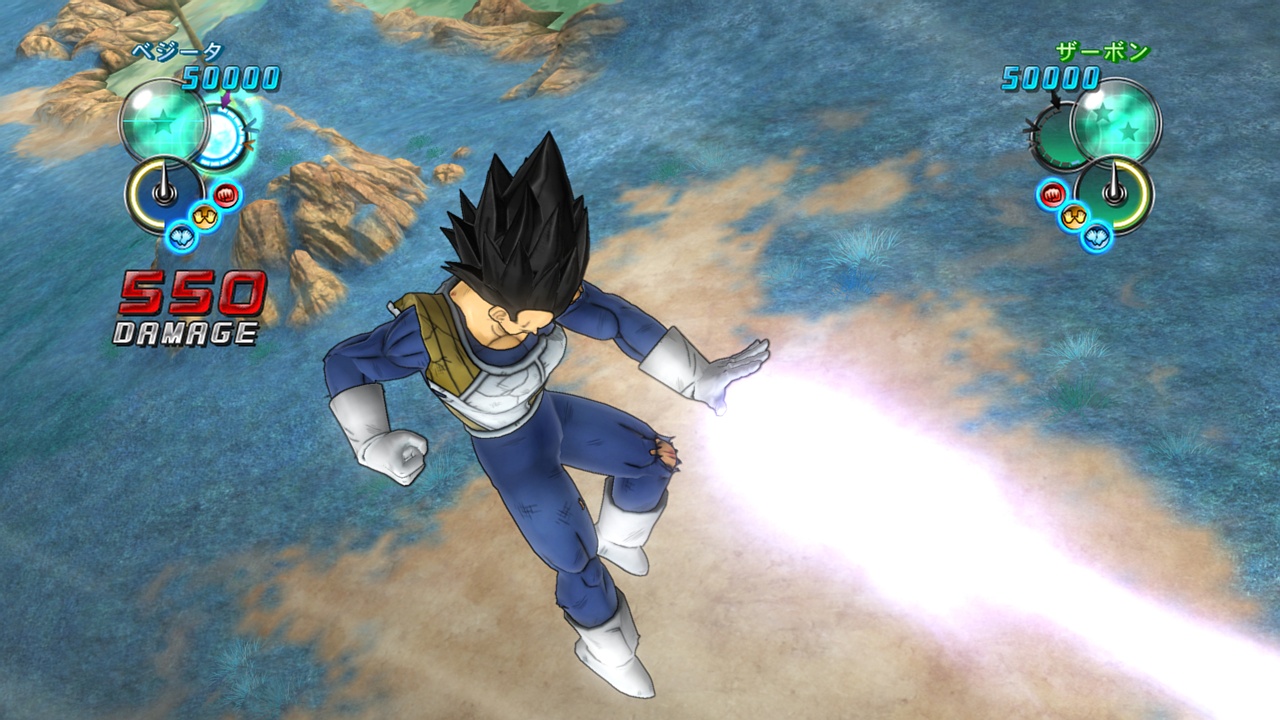This screenshot has width=1280, height=720.
Task: Select Zarbon's orange ki blast hands icon
Action: point(1073,215)
